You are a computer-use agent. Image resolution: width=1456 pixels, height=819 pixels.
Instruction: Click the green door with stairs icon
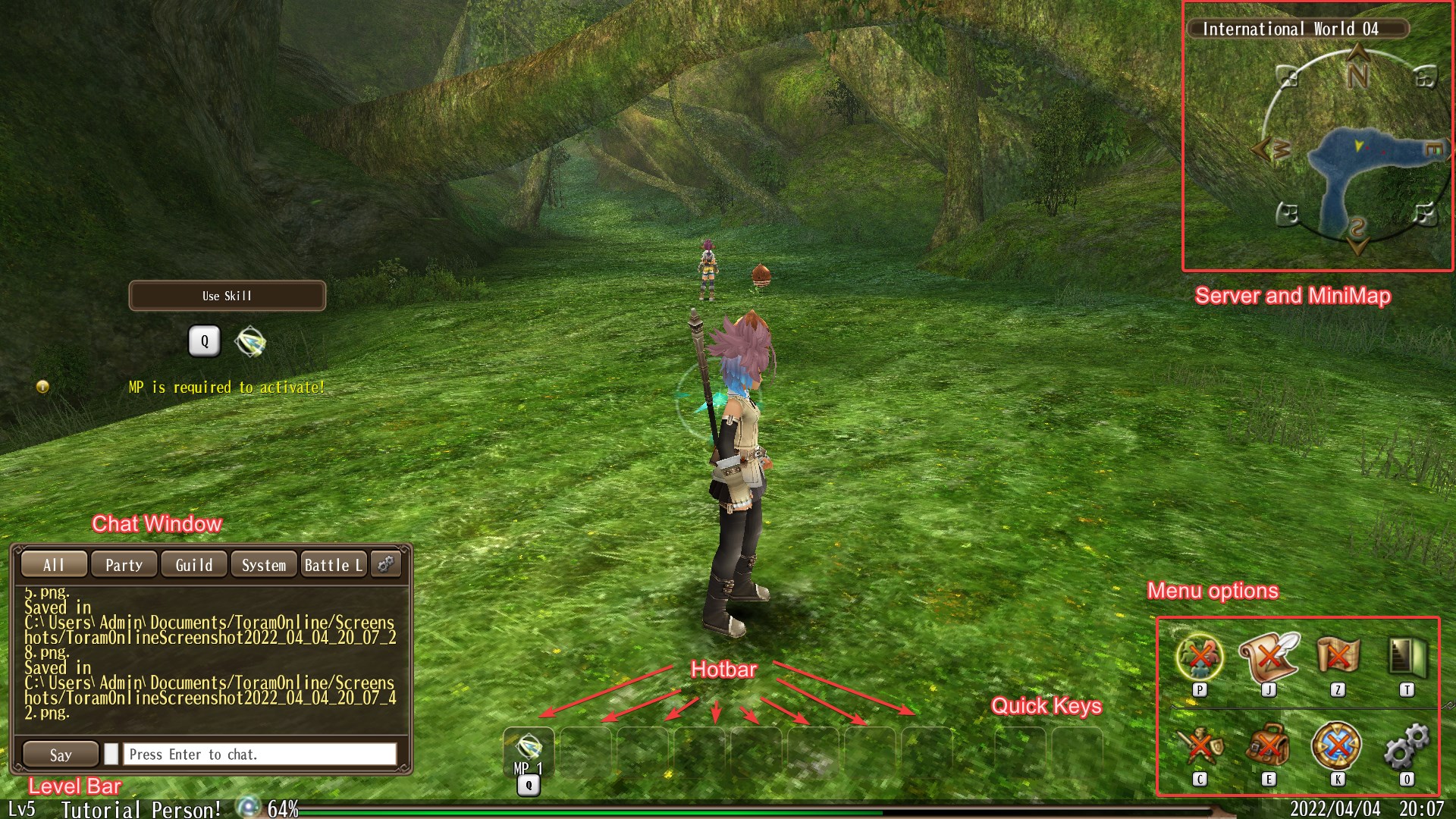(x=1407, y=656)
